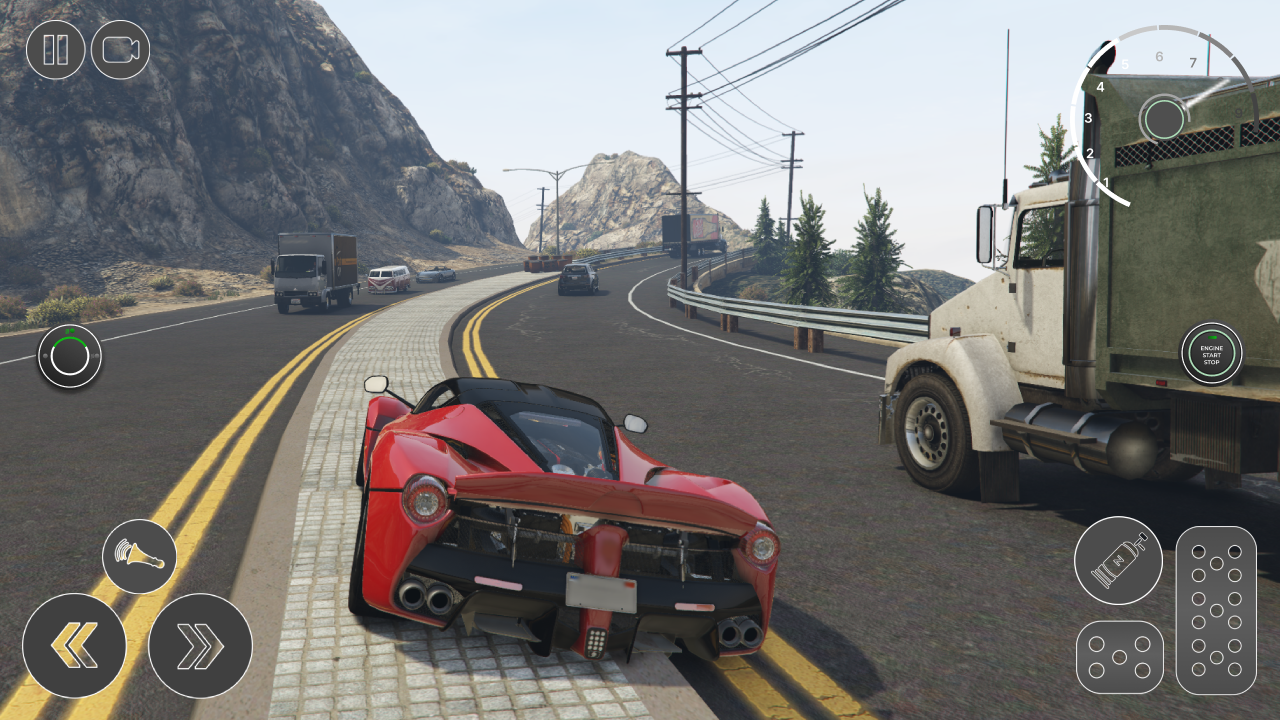Viewport: 1280px width, 720px height.
Task: Toggle the dark knob beside the tachometer
Action: [1164, 118]
